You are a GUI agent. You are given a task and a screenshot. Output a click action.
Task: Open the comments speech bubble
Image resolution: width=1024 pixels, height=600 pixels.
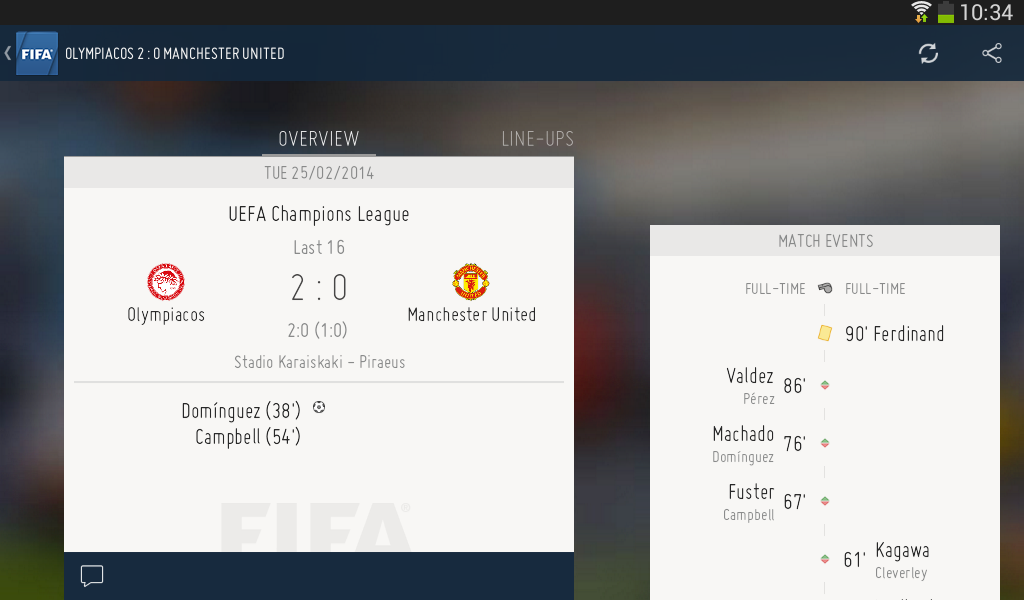coord(92,576)
